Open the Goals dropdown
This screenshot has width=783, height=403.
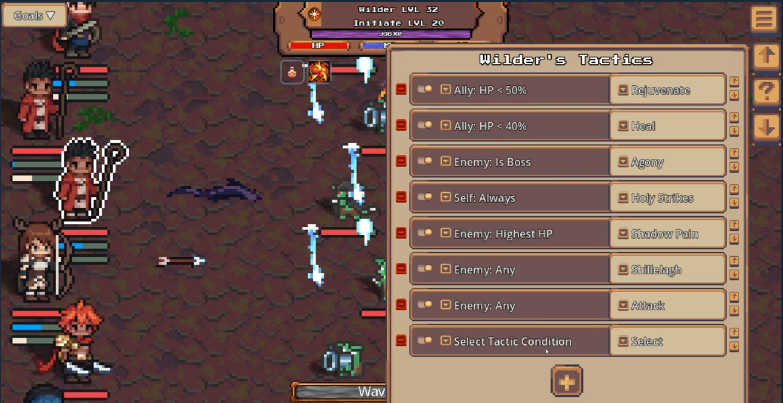[34, 15]
